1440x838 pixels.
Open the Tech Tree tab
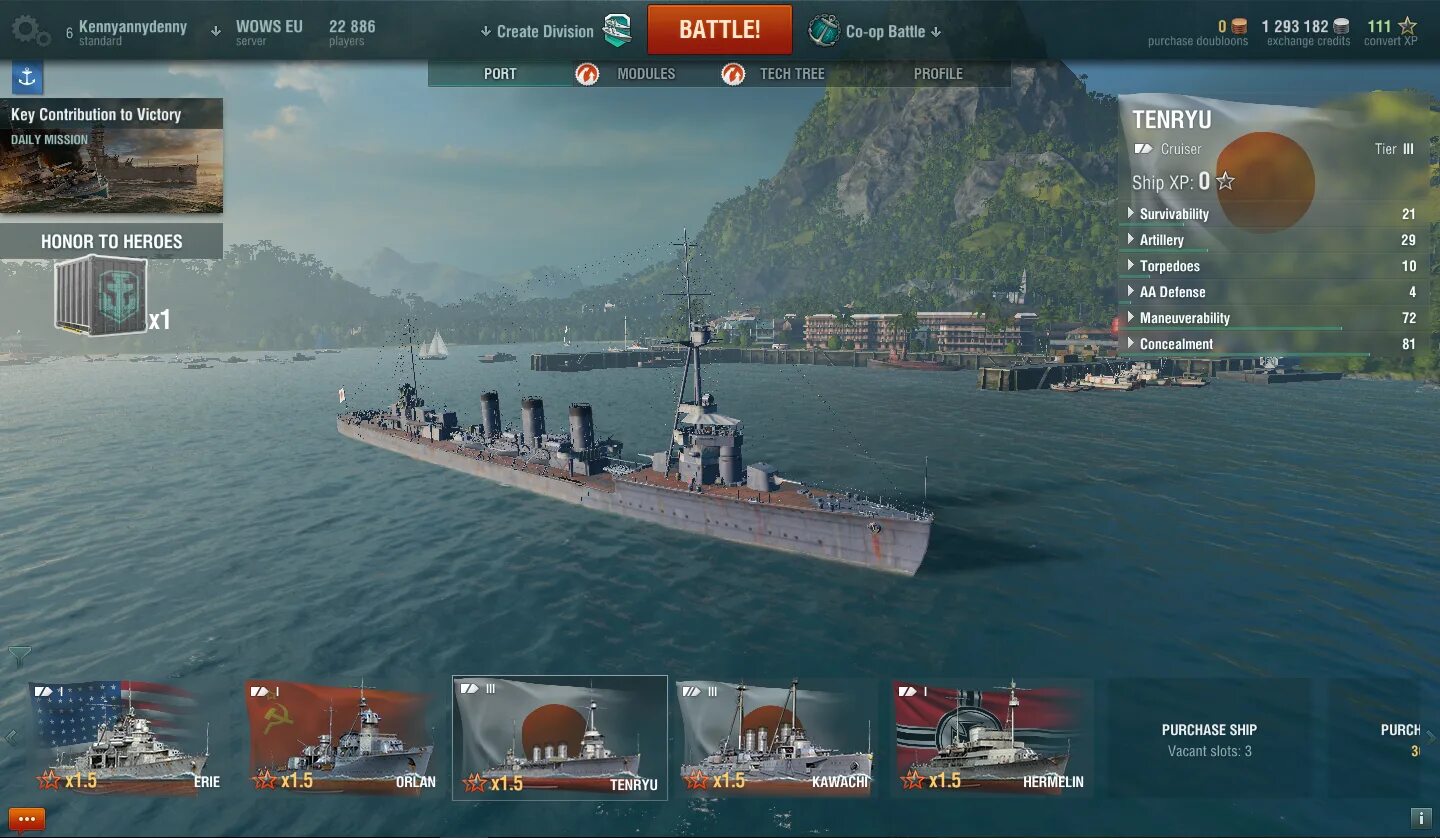point(791,74)
